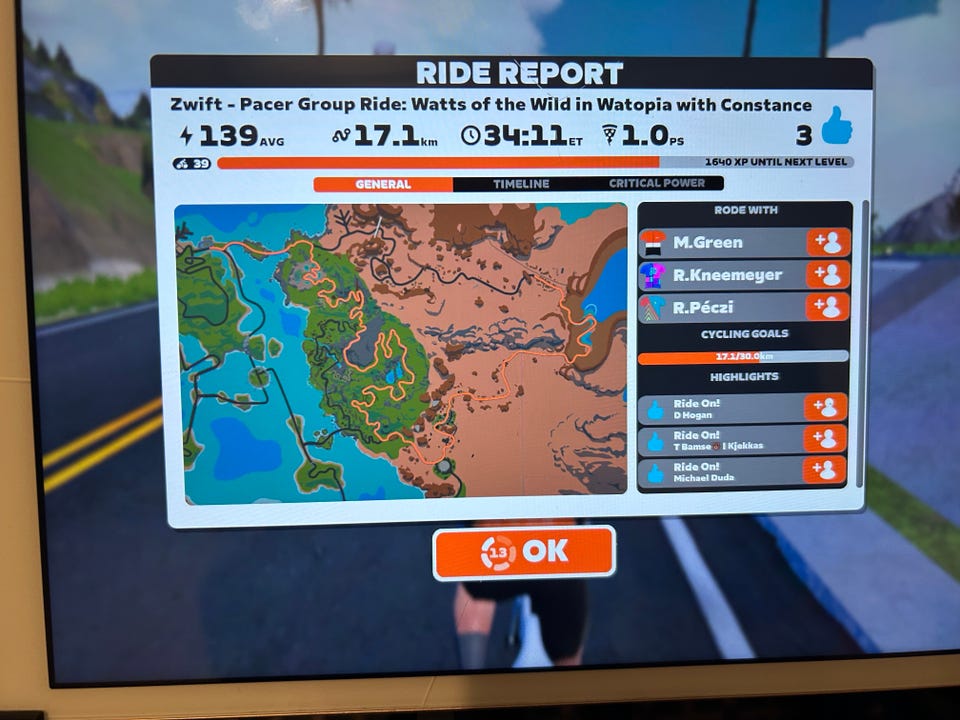Add M.Green as a follower

(828, 243)
